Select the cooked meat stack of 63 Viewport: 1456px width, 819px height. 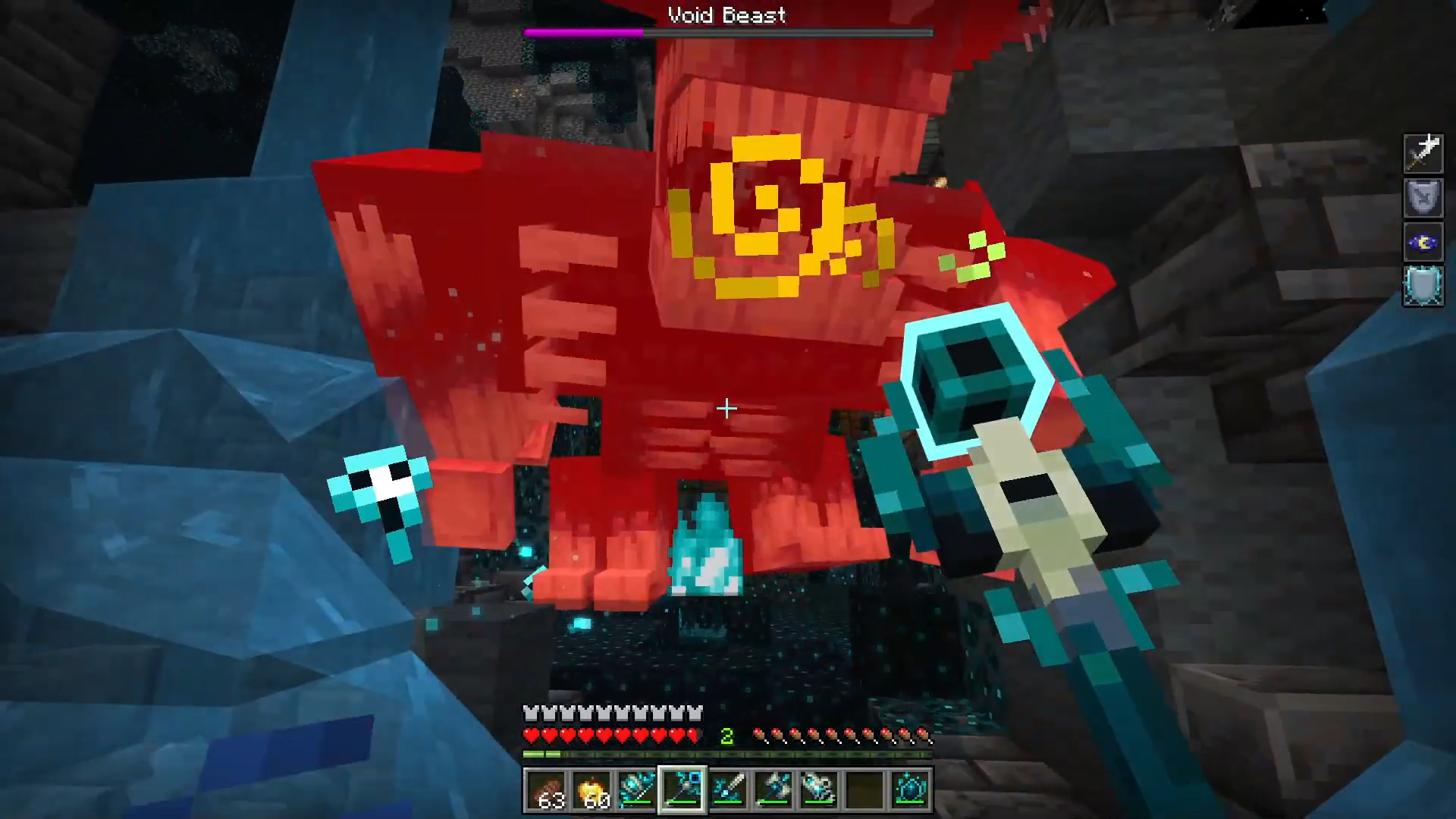546,790
